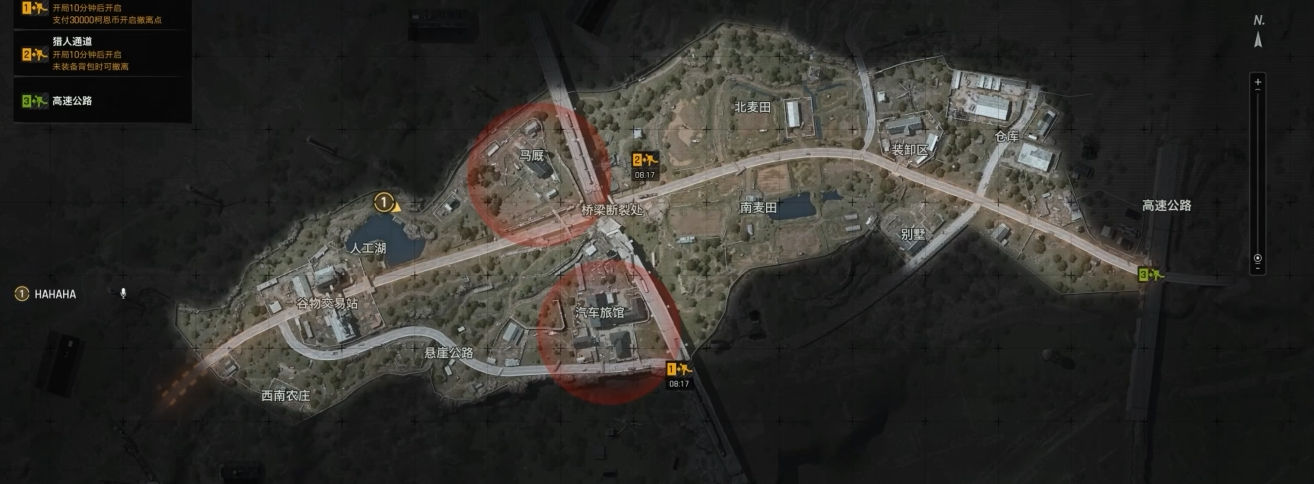The height and width of the screenshot is (484, 1314).
Task: Click the green number 3 extraction marker on map
Action: tap(1152, 274)
